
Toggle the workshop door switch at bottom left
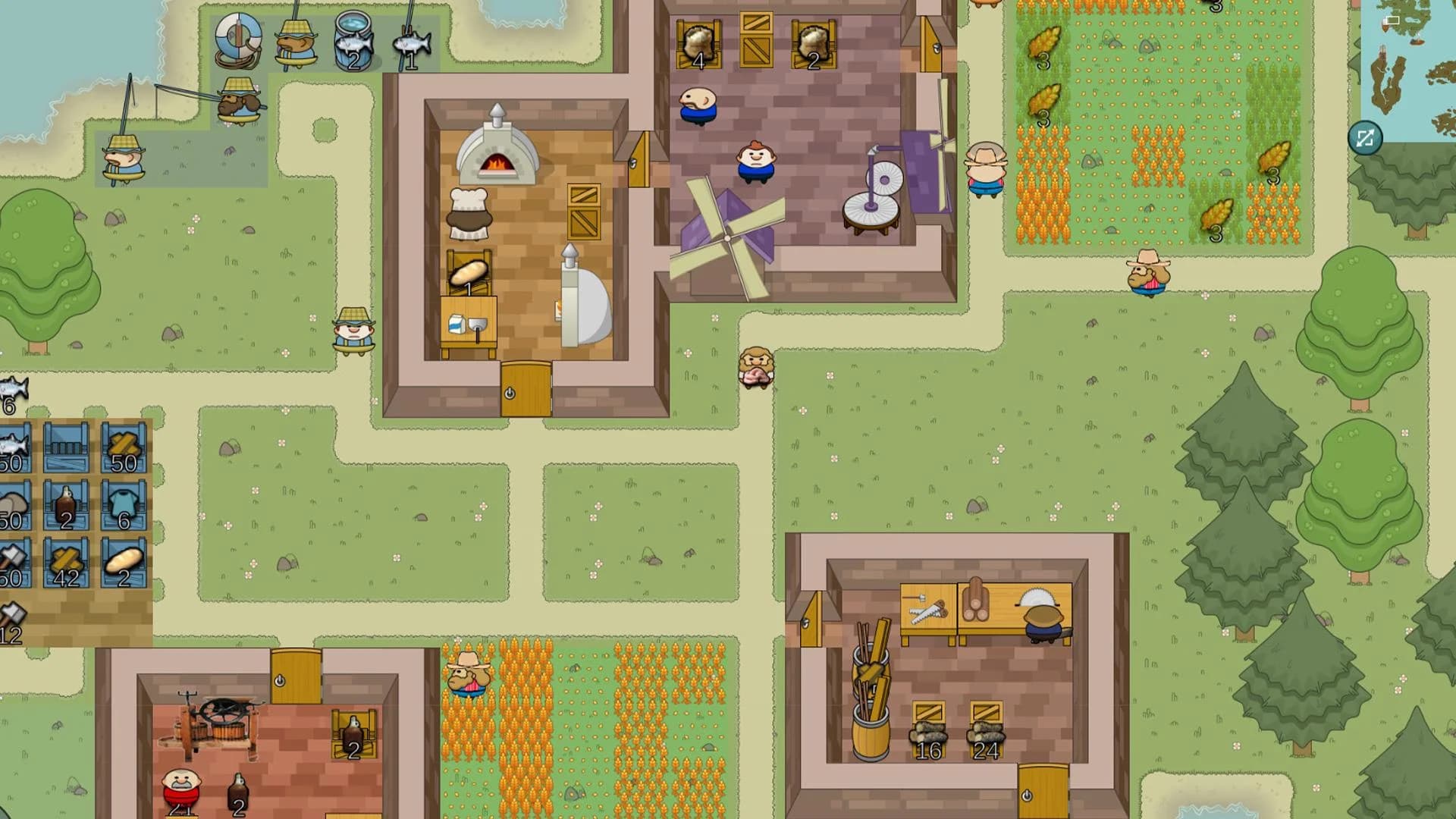281,679
